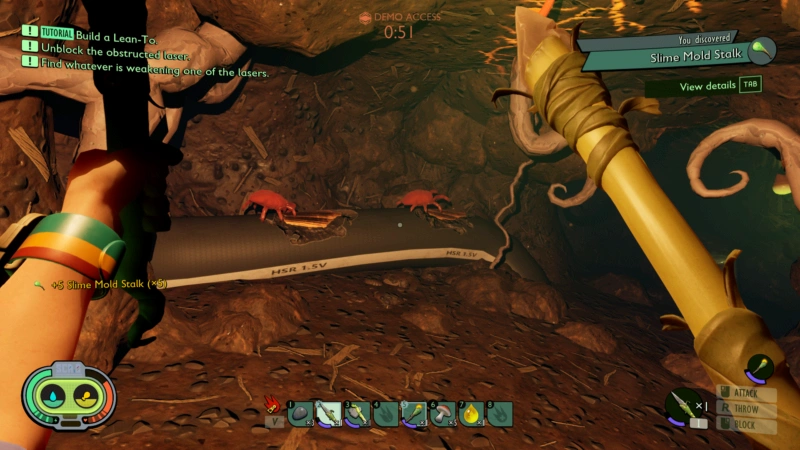
Task: Click the equipped torch icon
Action: click(x=760, y=368)
